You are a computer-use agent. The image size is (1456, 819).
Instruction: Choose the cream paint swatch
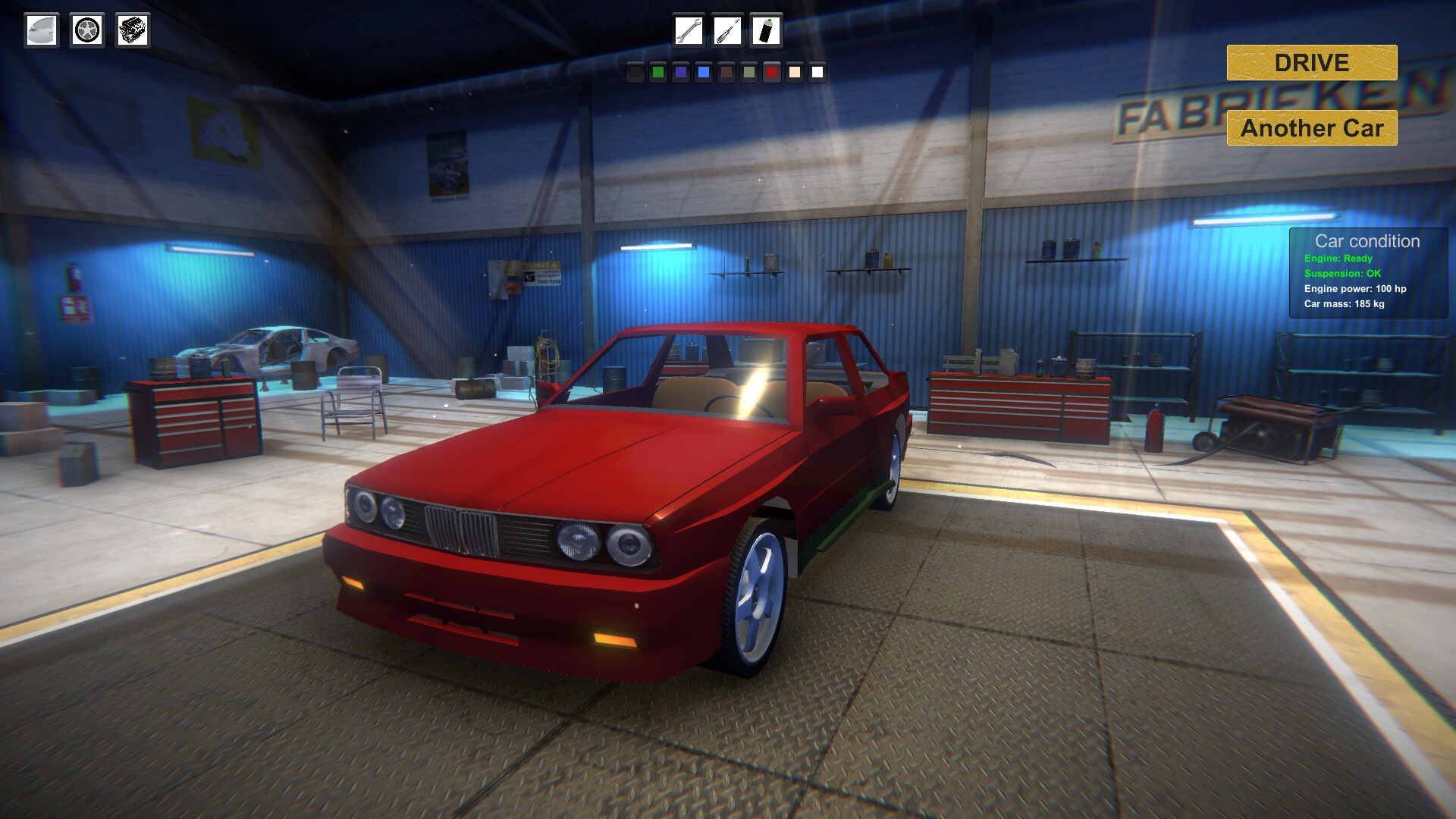[x=795, y=74]
